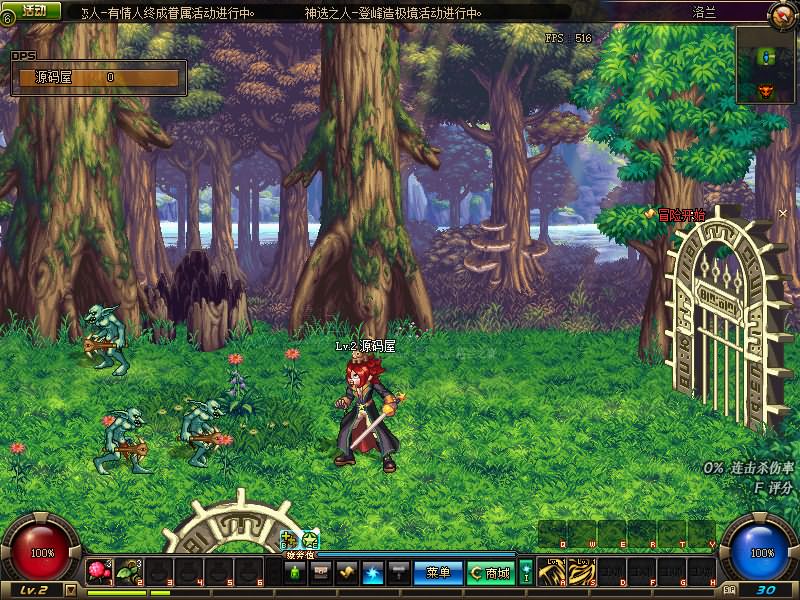Open the 菜单 menu button
The width and height of the screenshot is (800, 600).
pyautogui.click(x=438, y=573)
